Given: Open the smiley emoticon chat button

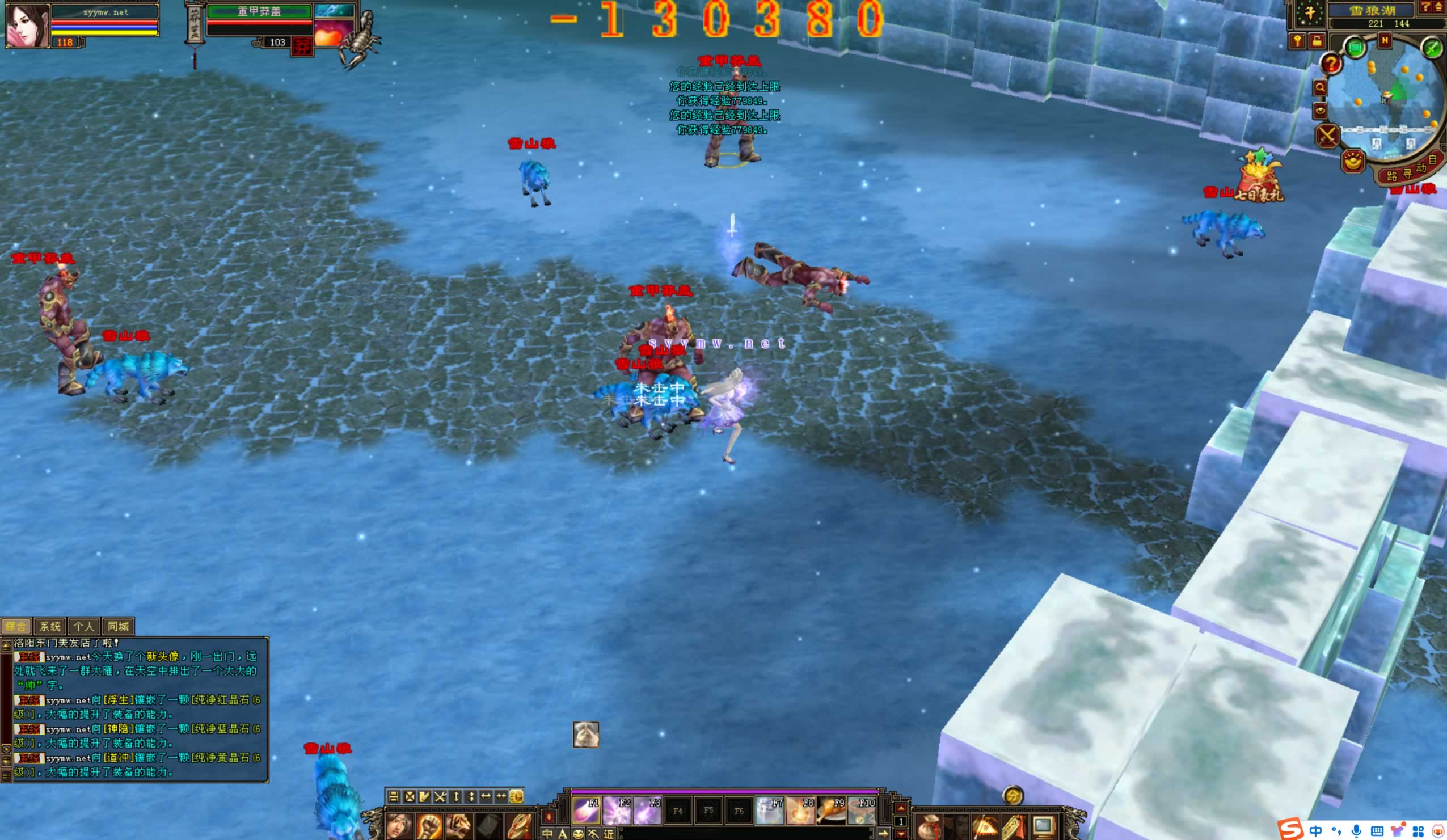Looking at the screenshot, I should coord(578,834).
